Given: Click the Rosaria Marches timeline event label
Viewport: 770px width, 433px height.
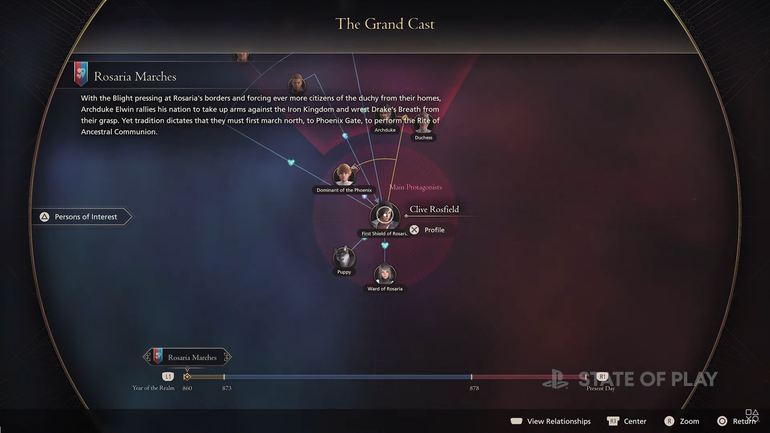Looking at the screenshot, I should [x=190, y=357].
